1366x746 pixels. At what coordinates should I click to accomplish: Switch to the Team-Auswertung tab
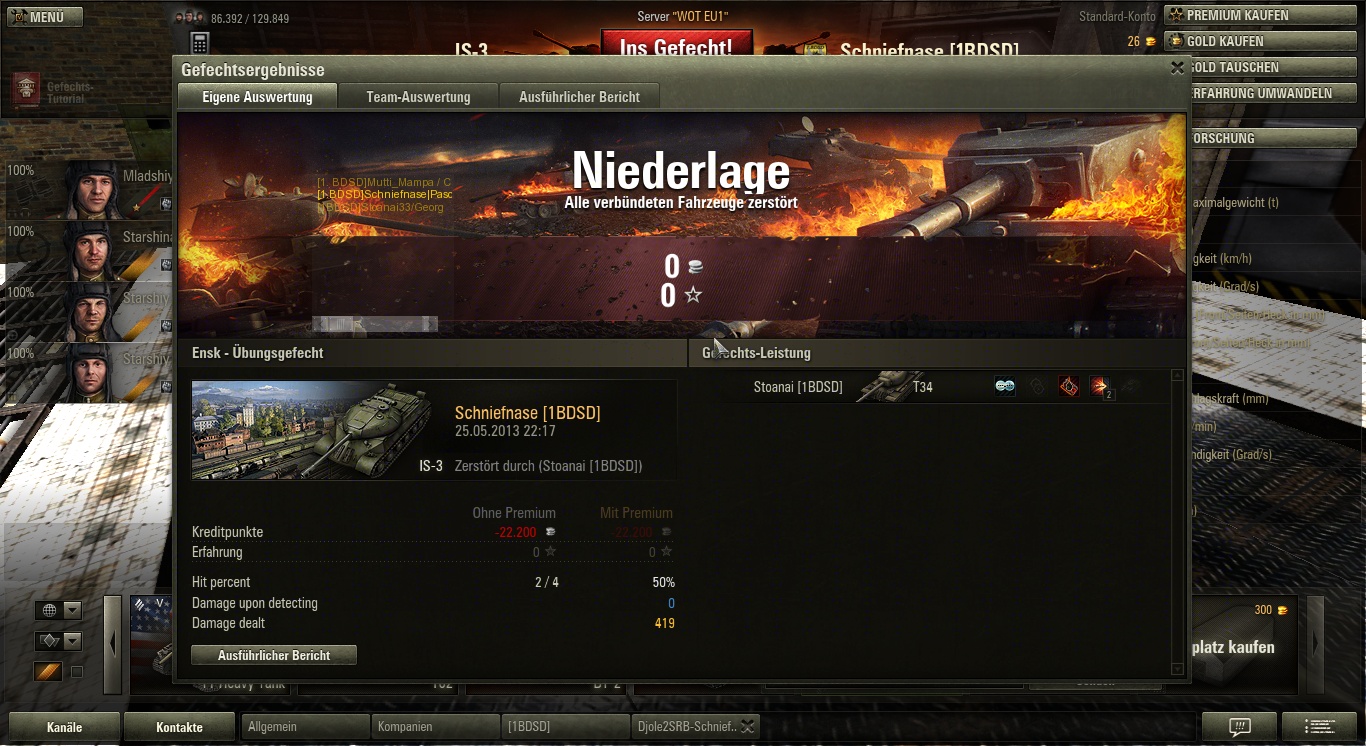click(418, 97)
